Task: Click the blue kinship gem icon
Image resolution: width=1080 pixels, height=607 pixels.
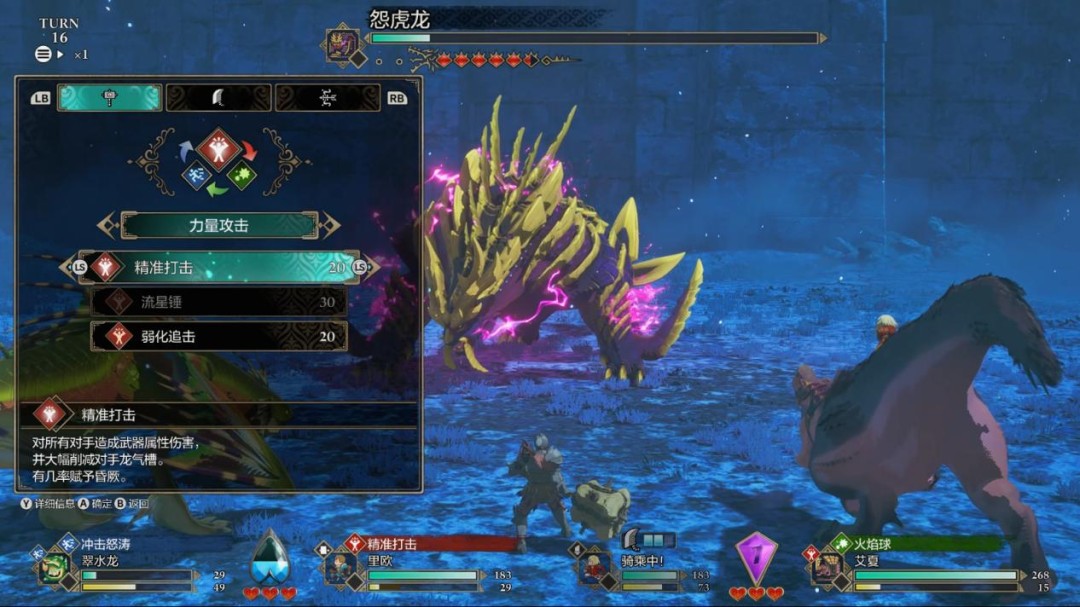Action: point(269,556)
